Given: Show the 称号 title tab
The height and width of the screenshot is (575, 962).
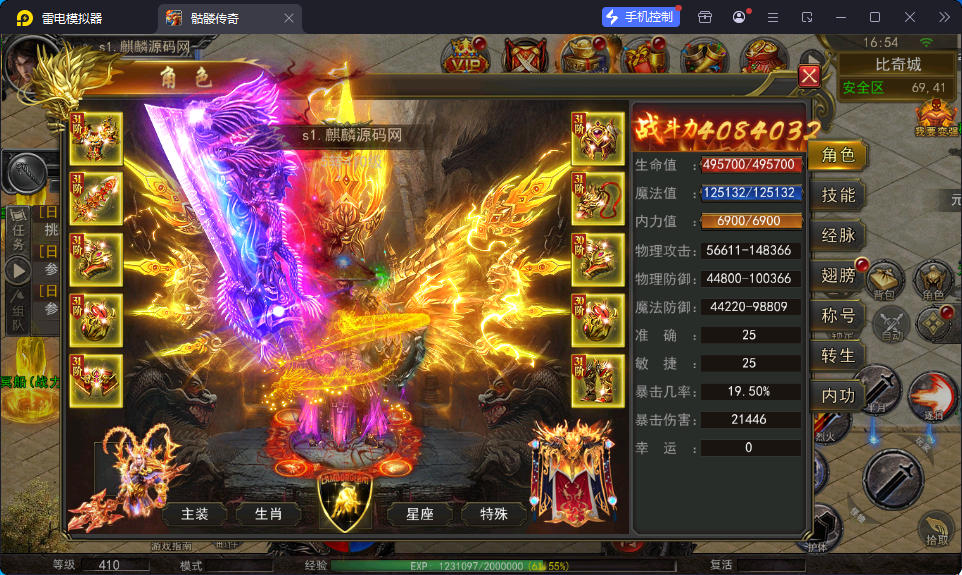Looking at the screenshot, I should (x=837, y=316).
